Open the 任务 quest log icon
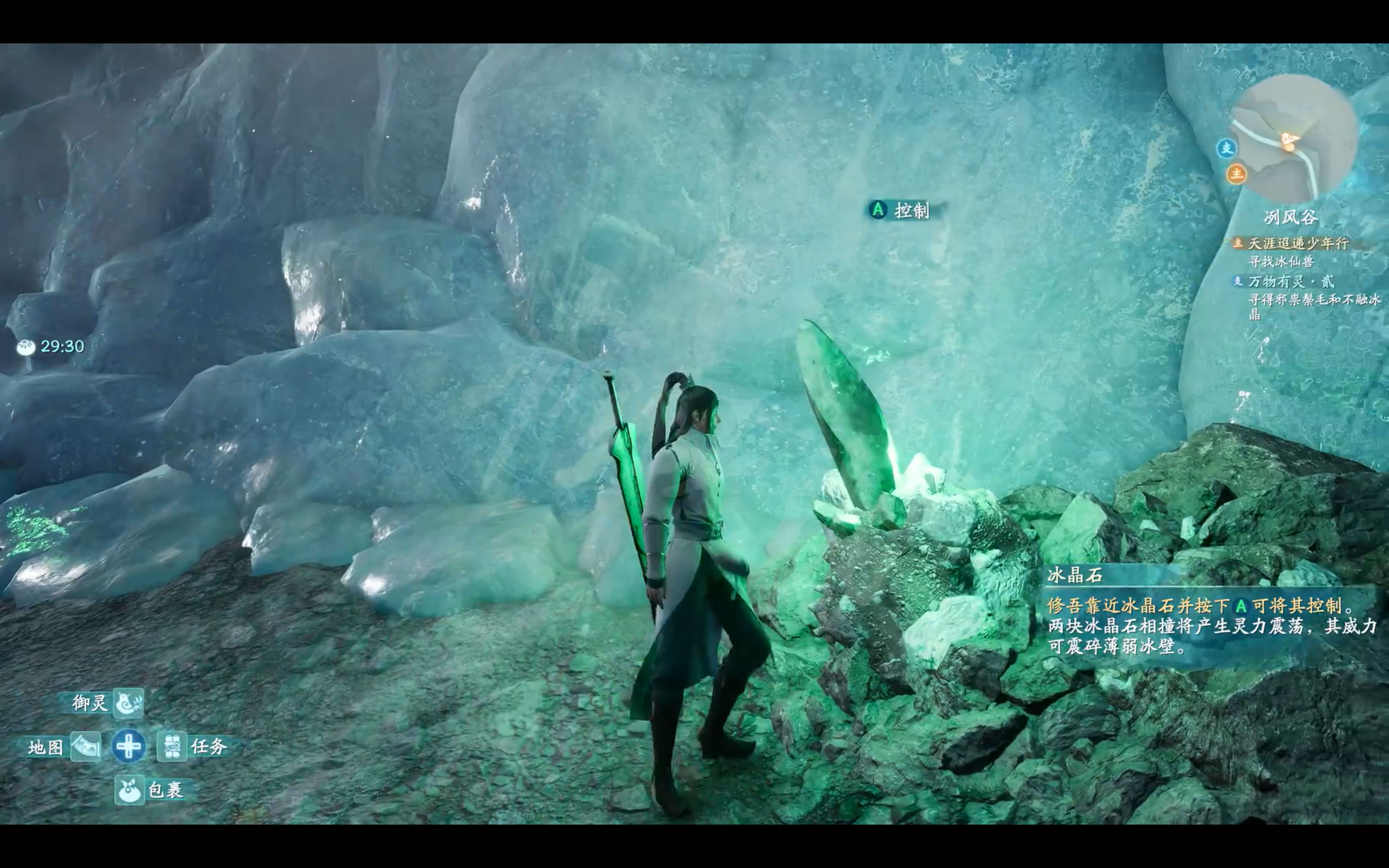Viewport: 1389px width, 868px height. [x=171, y=746]
